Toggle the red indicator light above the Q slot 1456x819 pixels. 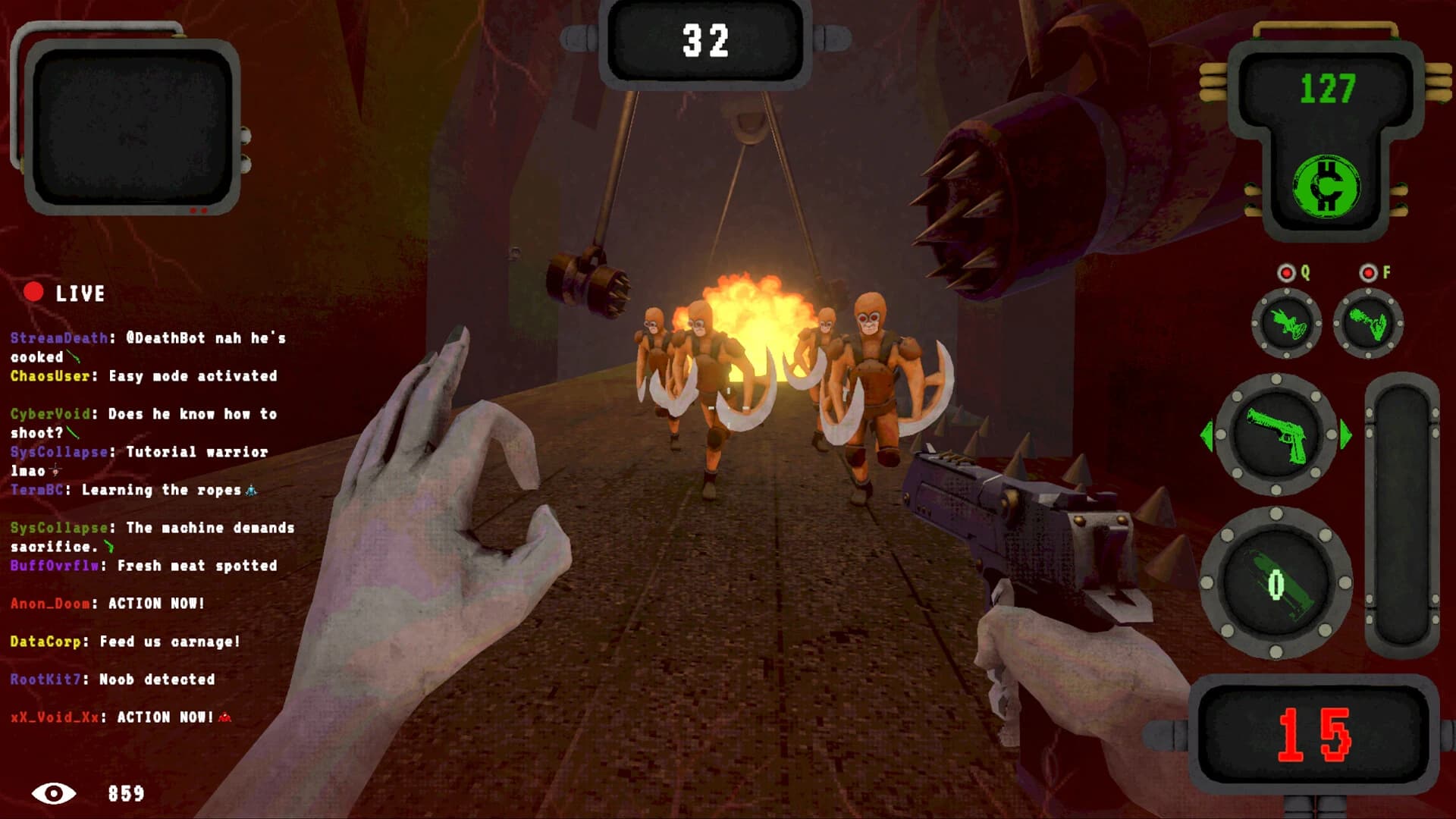pyautogui.click(x=1285, y=273)
